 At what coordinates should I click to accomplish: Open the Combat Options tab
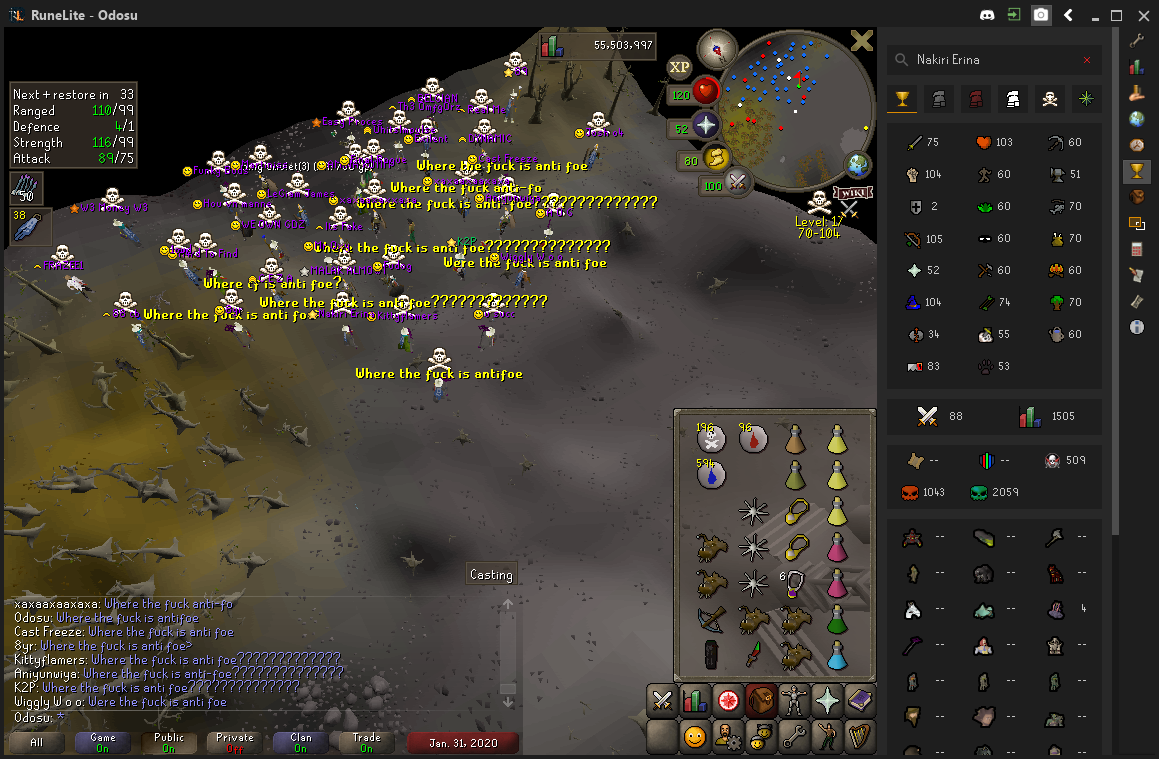click(x=662, y=700)
